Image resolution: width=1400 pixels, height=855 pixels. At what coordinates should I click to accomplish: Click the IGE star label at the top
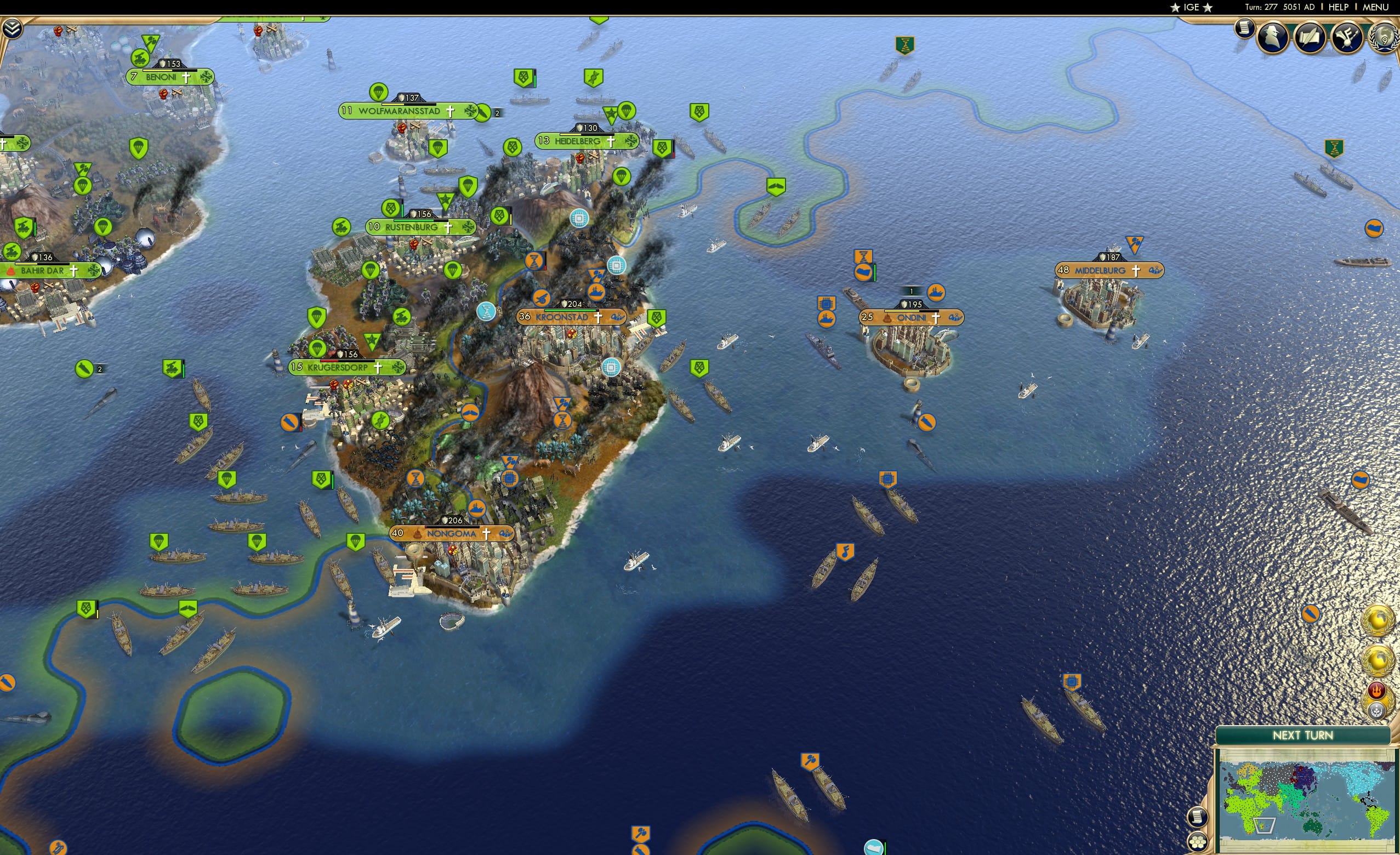coord(1192,7)
